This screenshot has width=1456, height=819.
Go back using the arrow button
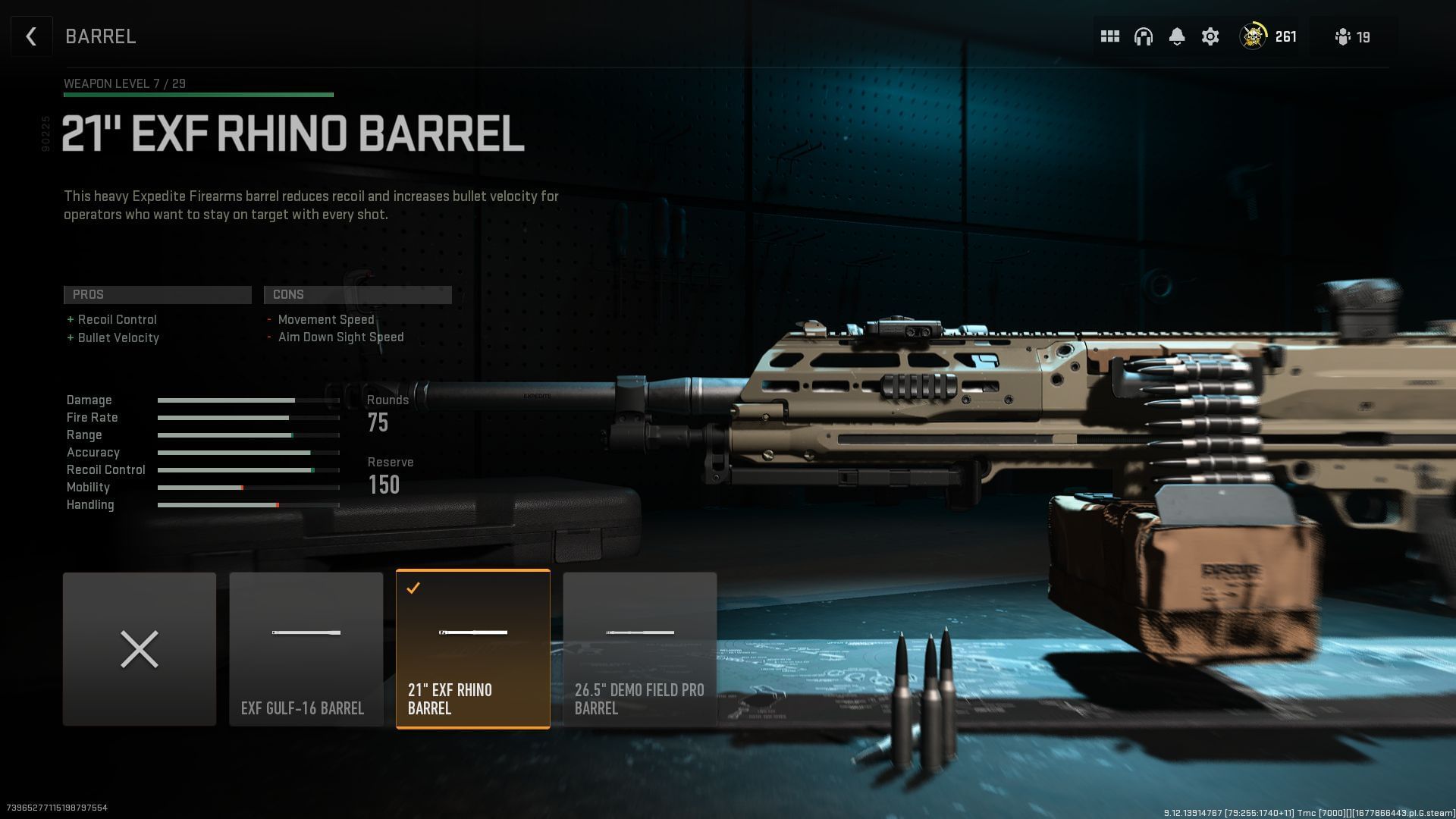coord(31,36)
